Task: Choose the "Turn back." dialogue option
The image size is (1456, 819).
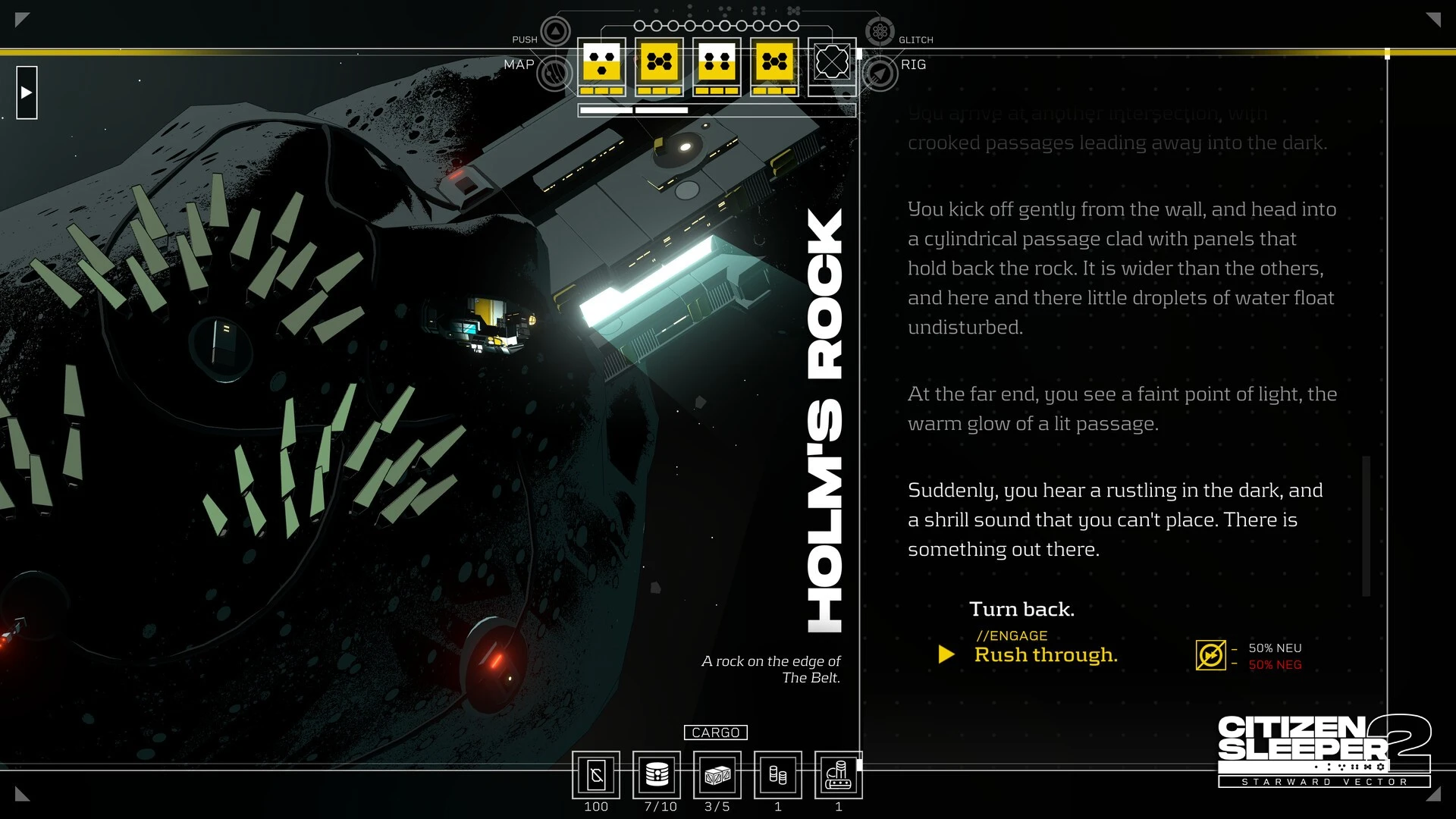Action: pos(1021,609)
